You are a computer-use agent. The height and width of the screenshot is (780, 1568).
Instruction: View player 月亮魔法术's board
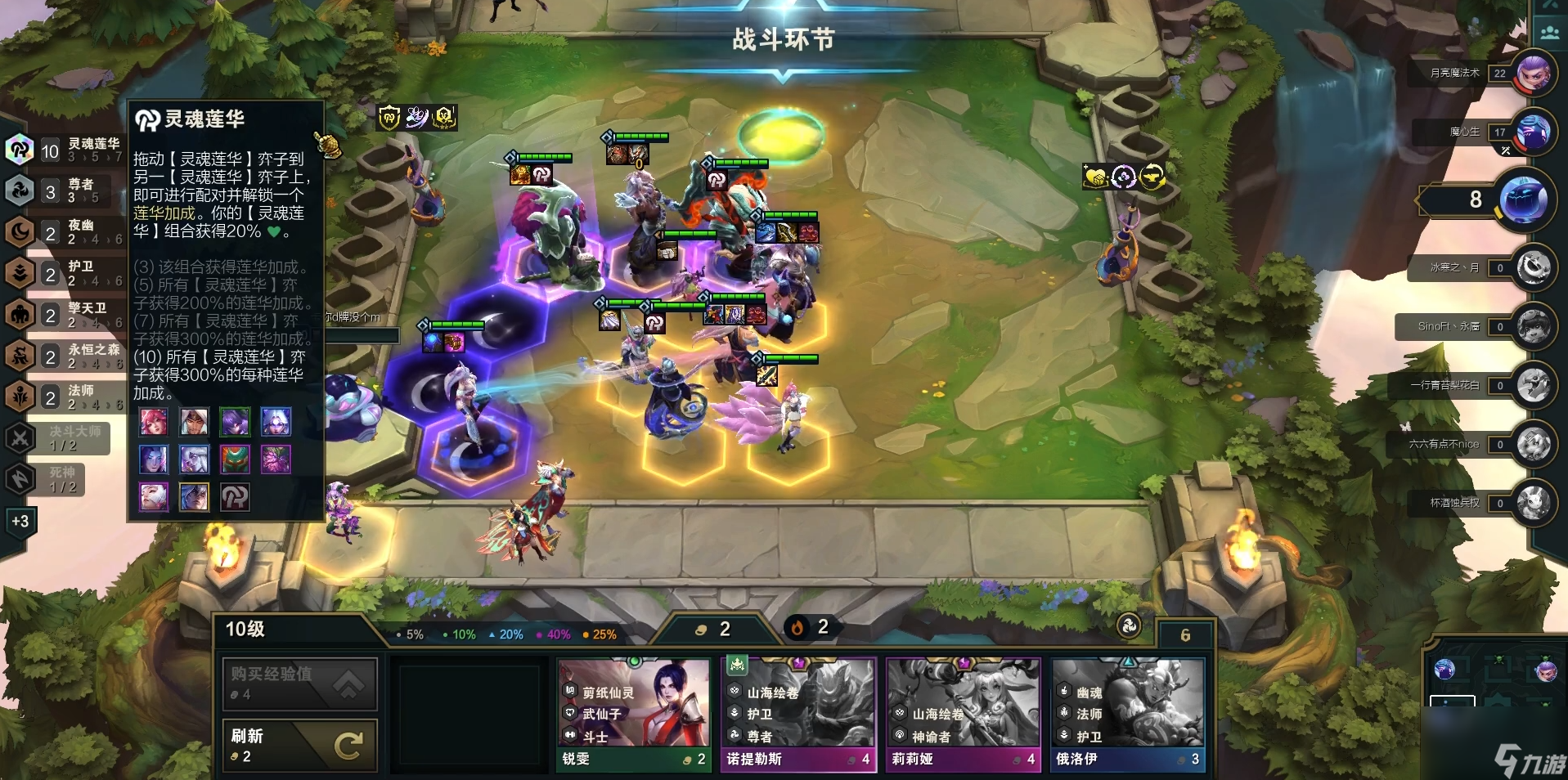pyautogui.click(x=1532, y=74)
